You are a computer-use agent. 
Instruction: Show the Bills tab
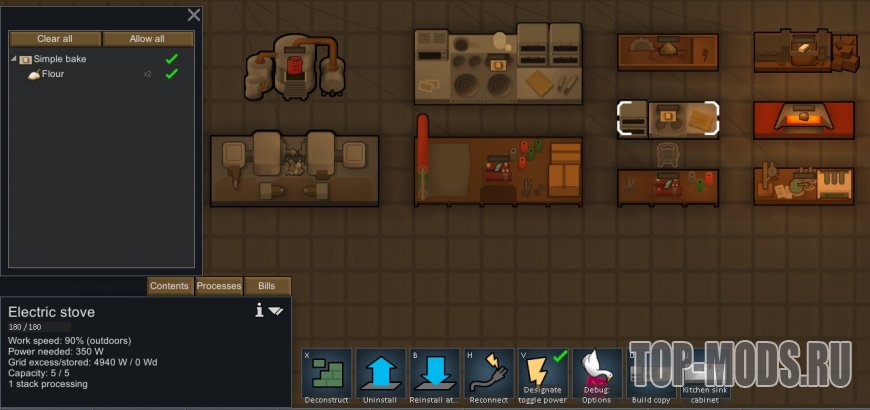[x=266, y=286]
